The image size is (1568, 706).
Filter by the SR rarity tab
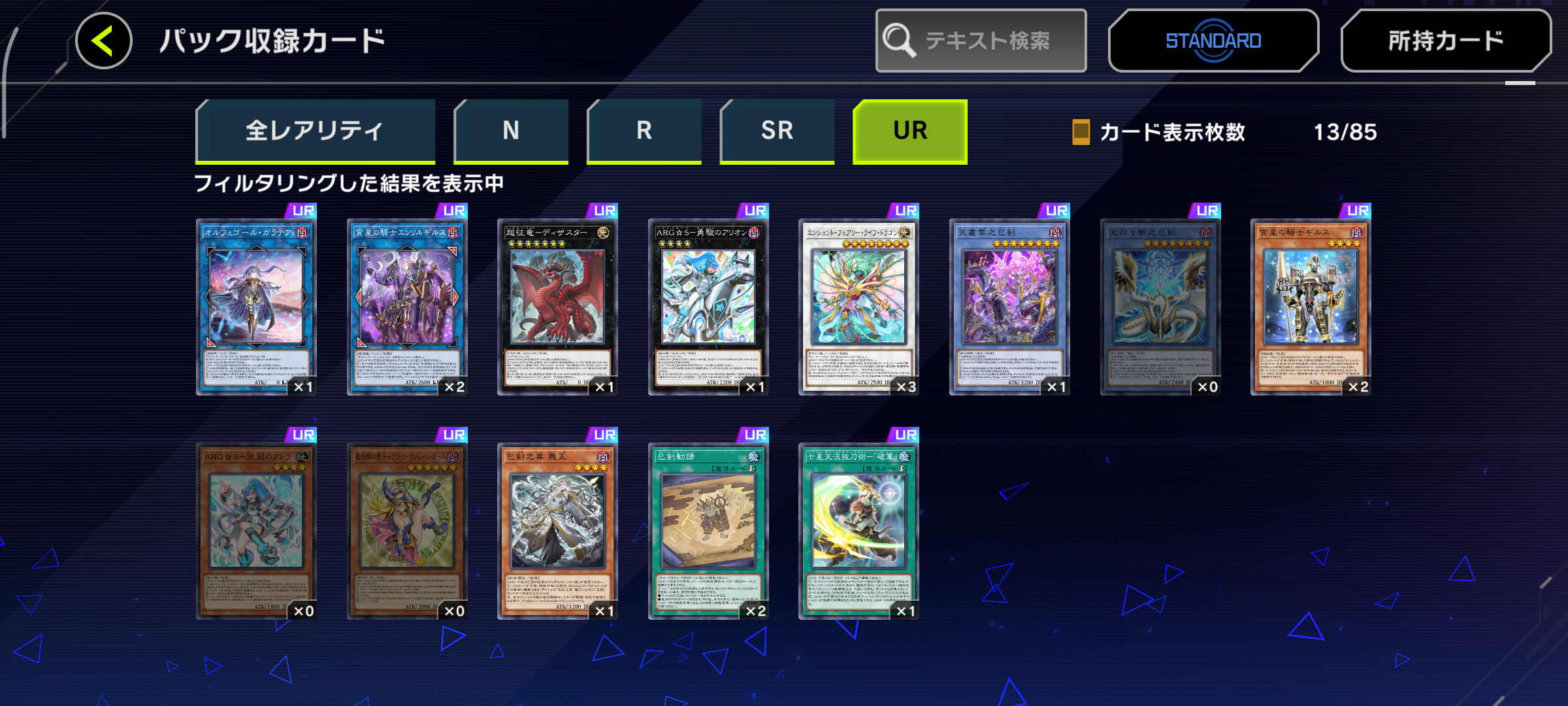(777, 131)
